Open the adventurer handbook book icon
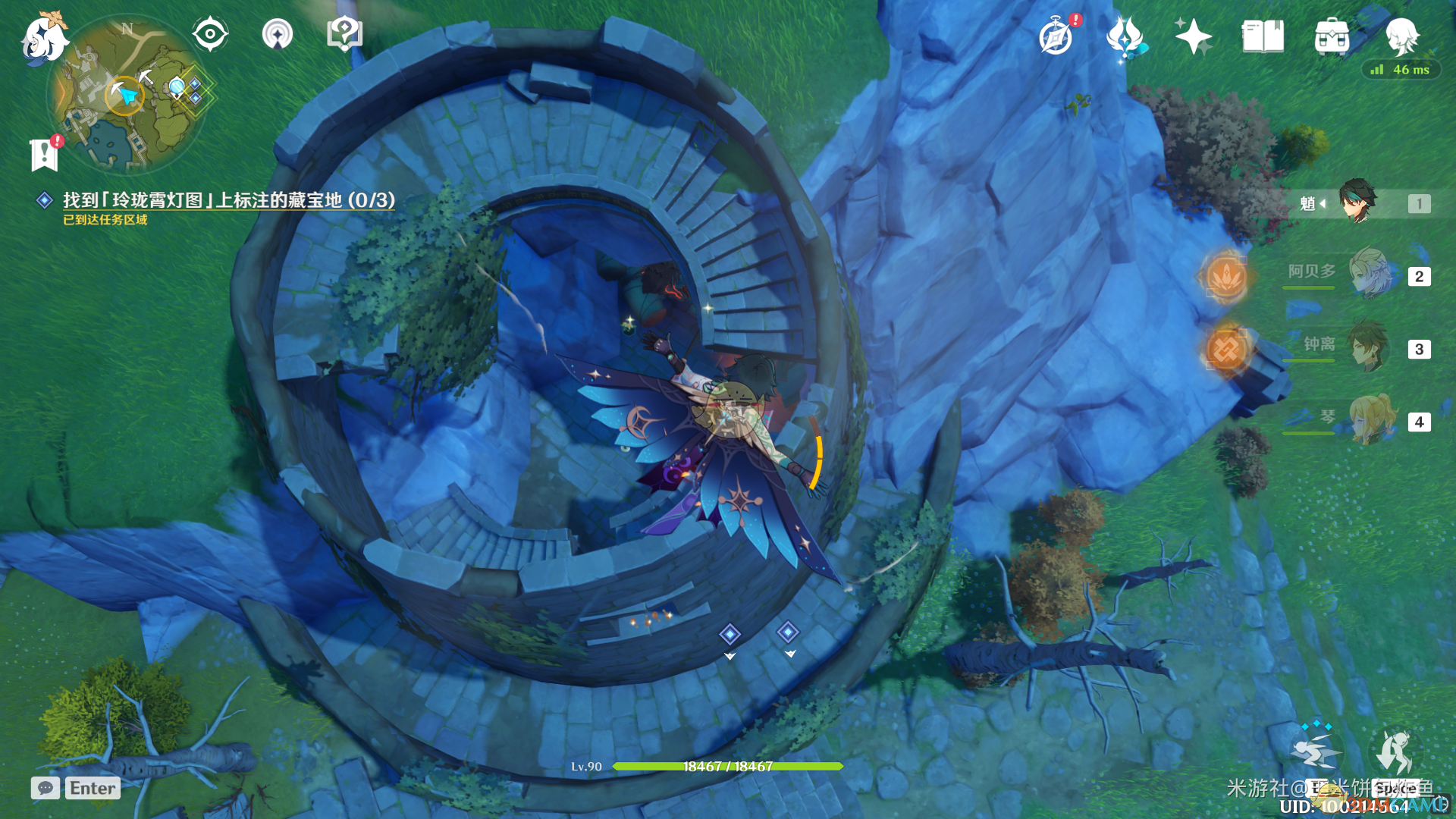The height and width of the screenshot is (819, 1456). (x=1263, y=36)
